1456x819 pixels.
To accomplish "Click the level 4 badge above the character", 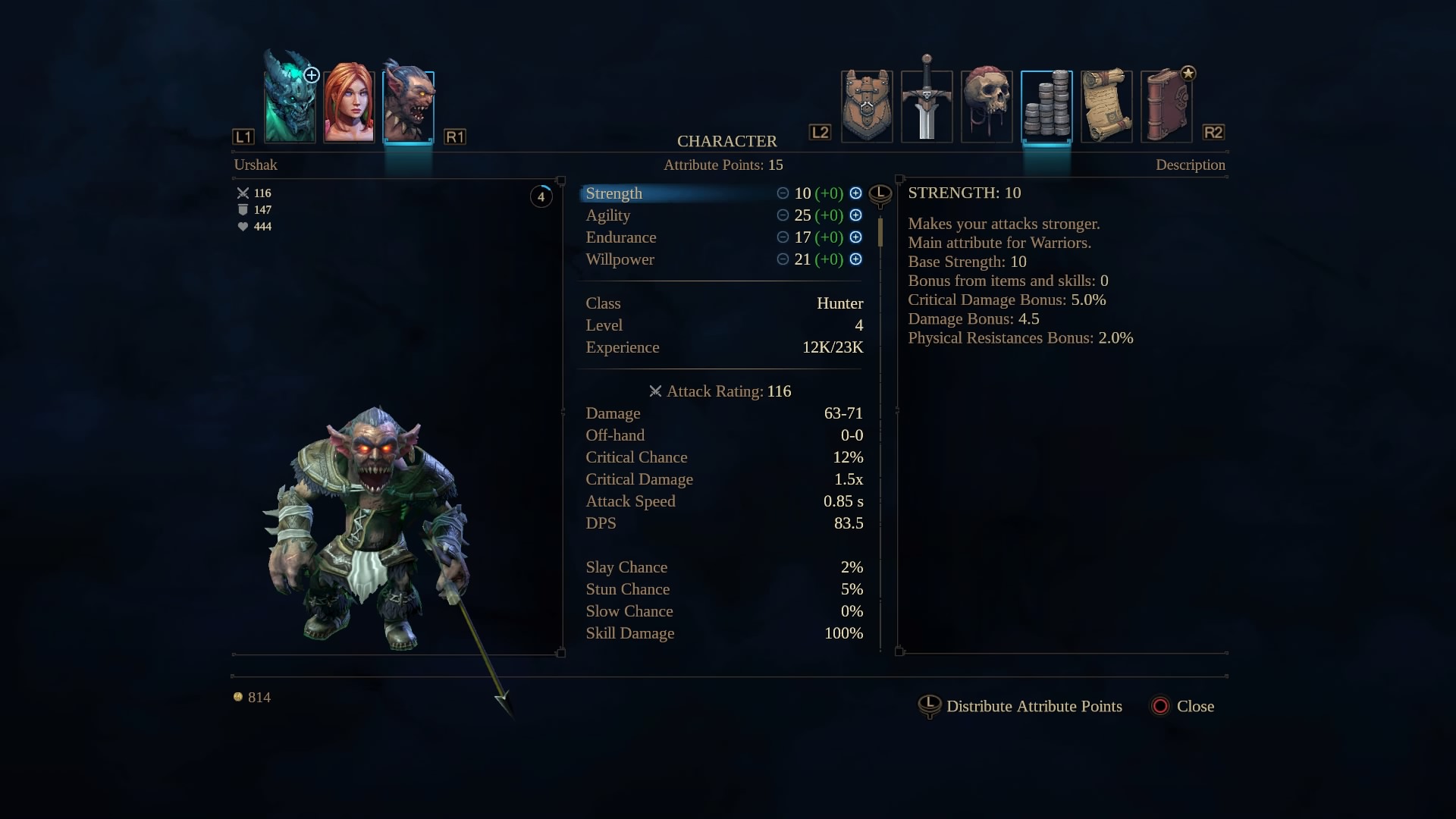I will click(541, 196).
